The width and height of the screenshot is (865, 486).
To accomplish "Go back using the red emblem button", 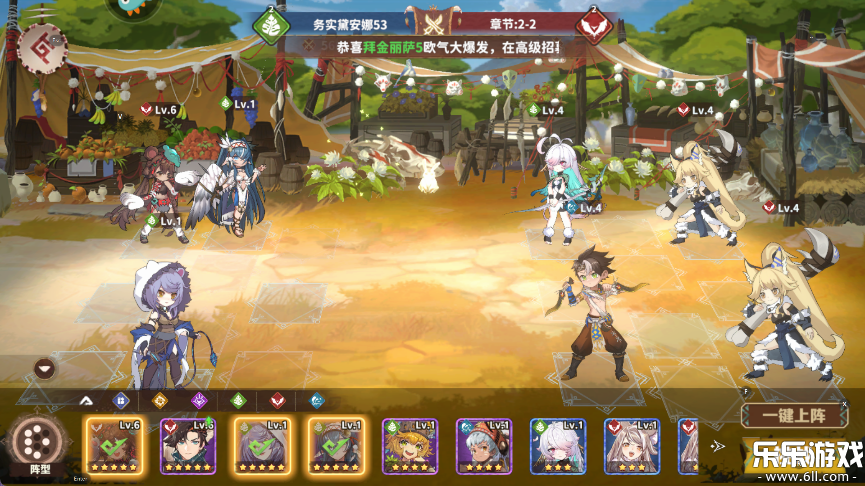I will pyautogui.click(x=42, y=47).
